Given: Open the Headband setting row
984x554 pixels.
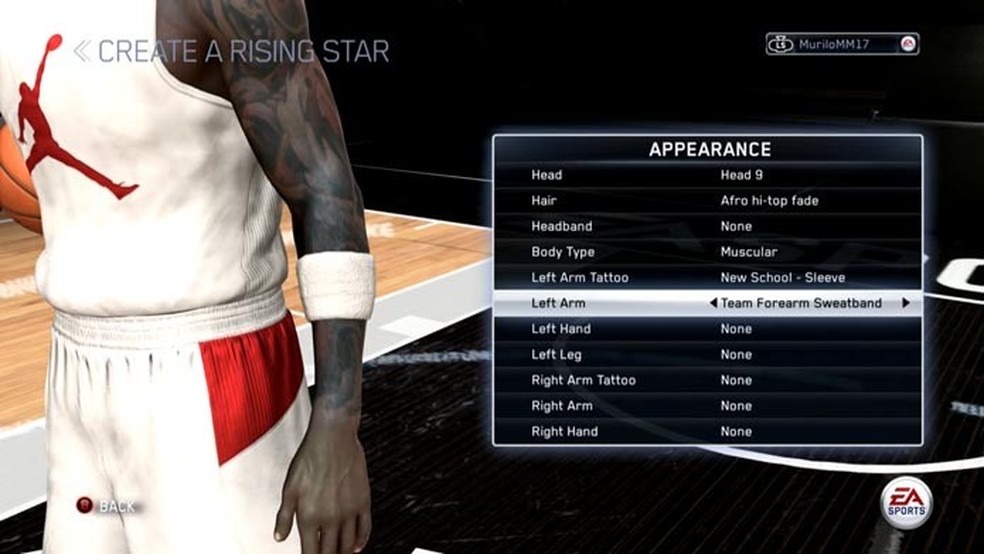Looking at the screenshot, I should 706,227.
